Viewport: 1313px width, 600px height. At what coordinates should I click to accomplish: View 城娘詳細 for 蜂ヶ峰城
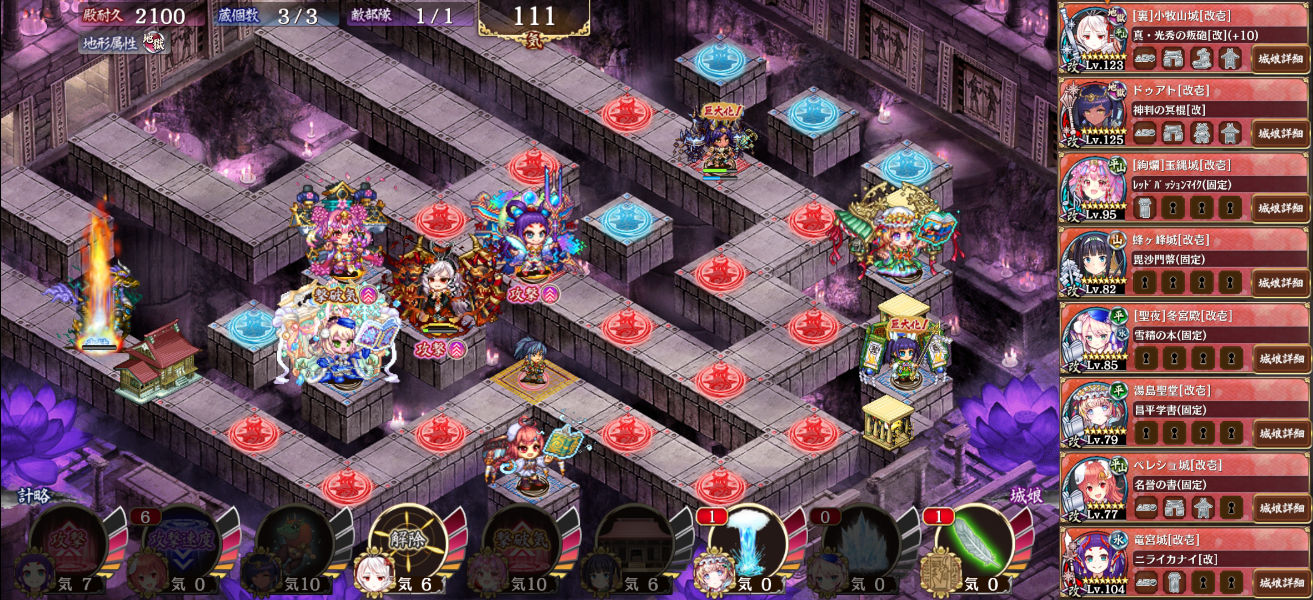point(1280,283)
